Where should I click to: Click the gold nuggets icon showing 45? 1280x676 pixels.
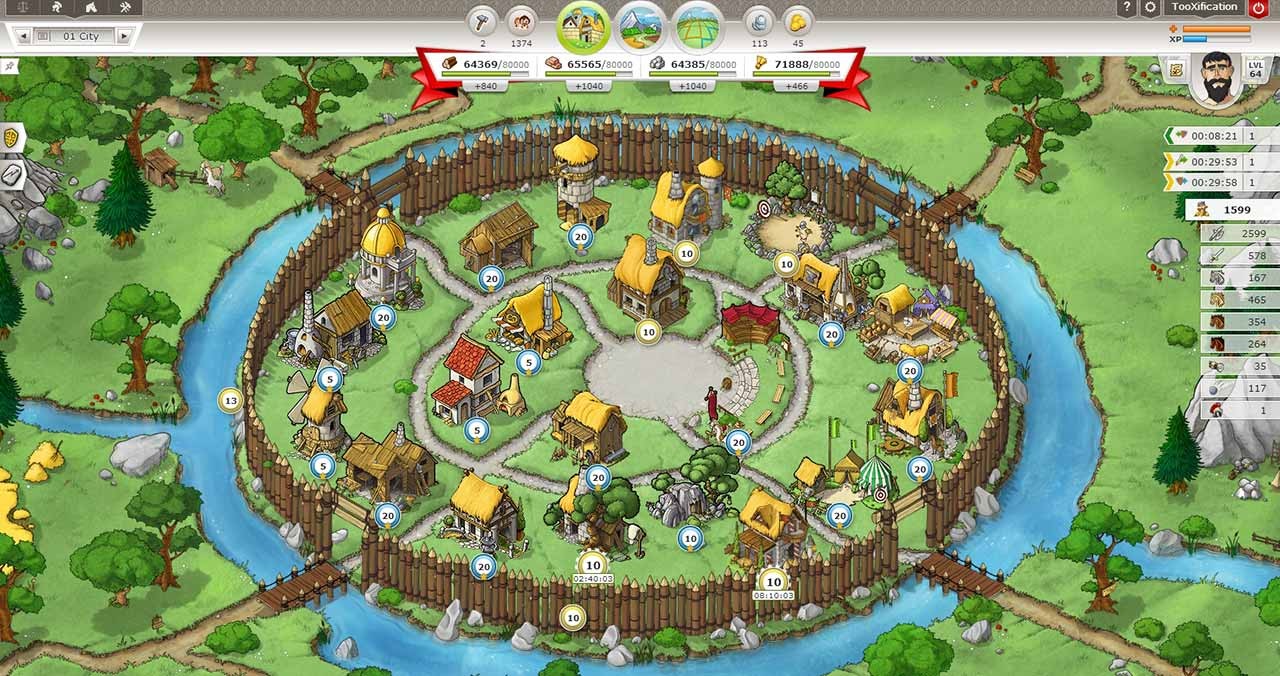coord(797,20)
